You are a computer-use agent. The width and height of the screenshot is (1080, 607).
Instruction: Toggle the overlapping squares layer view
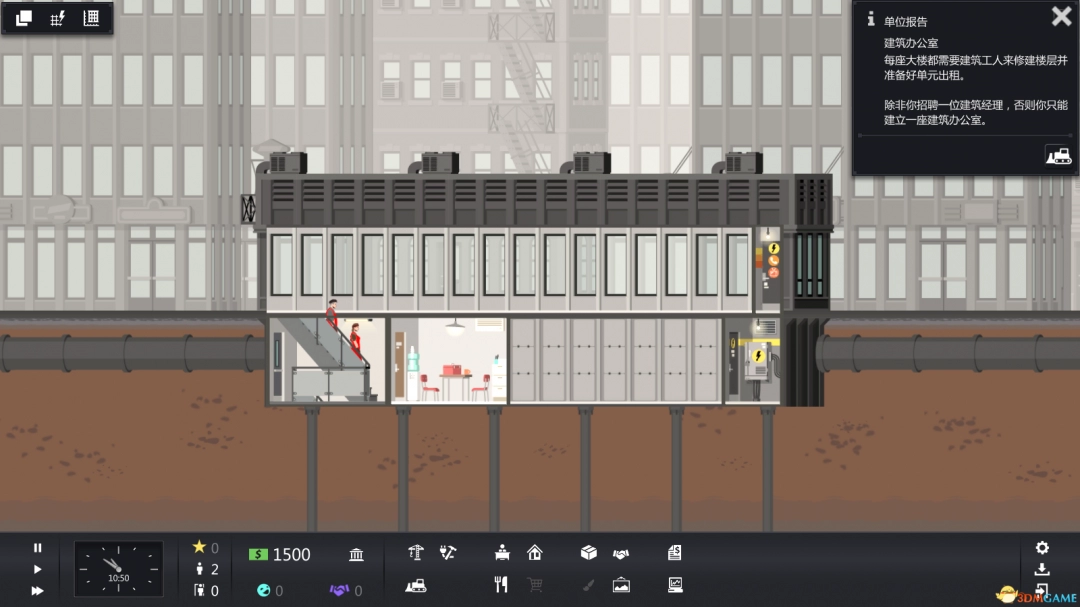[x=24, y=18]
